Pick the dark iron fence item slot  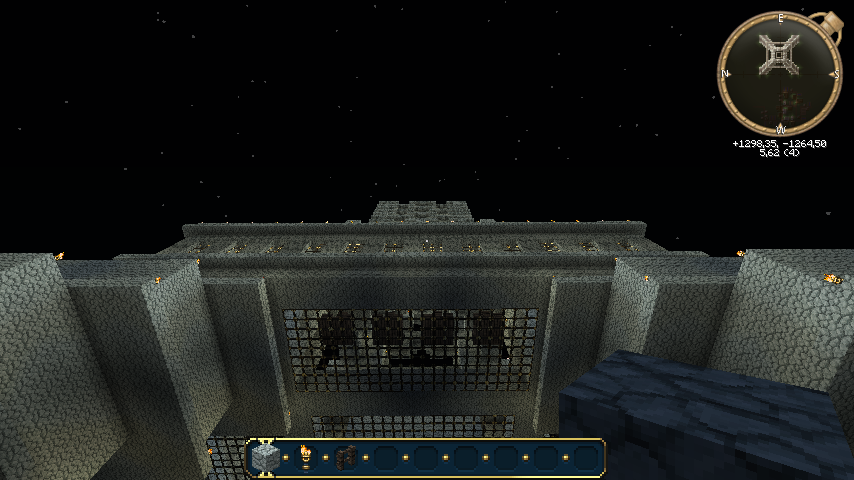(x=346, y=458)
